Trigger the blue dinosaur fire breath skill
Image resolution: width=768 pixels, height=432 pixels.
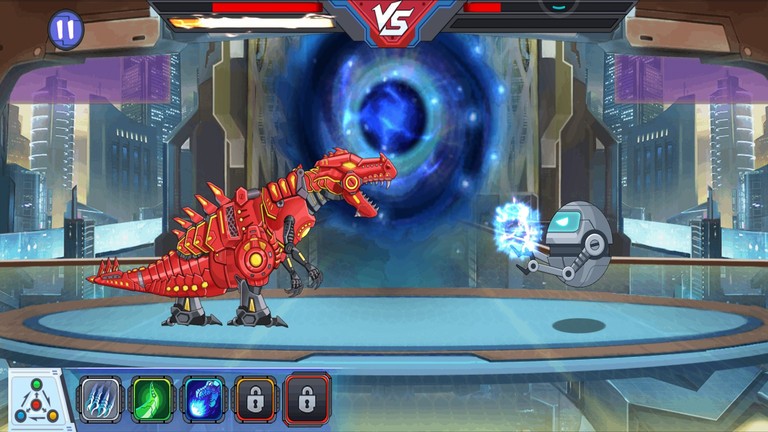(x=204, y=399)
